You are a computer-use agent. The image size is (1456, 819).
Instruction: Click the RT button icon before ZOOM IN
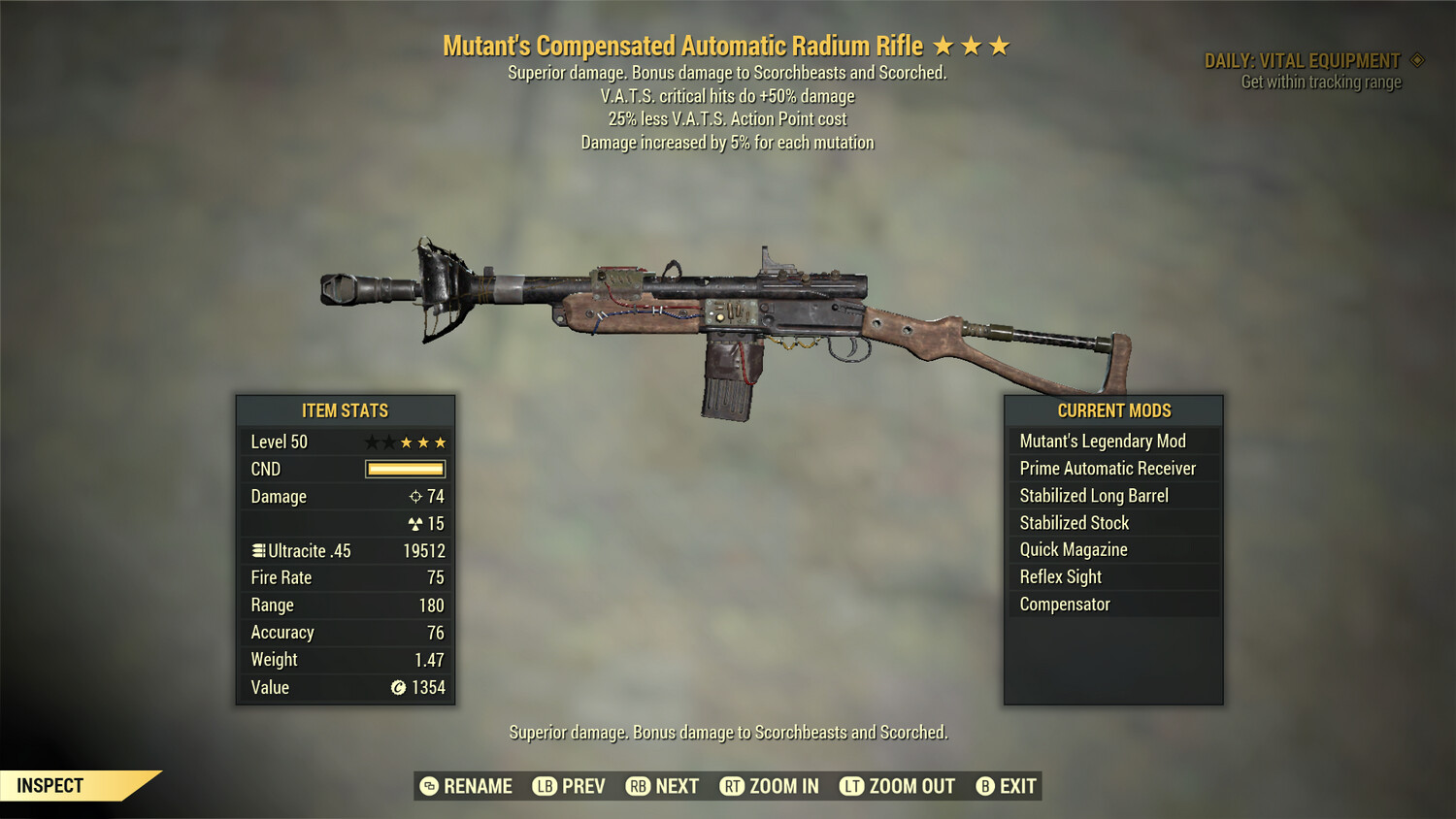(x=734, y=786)
